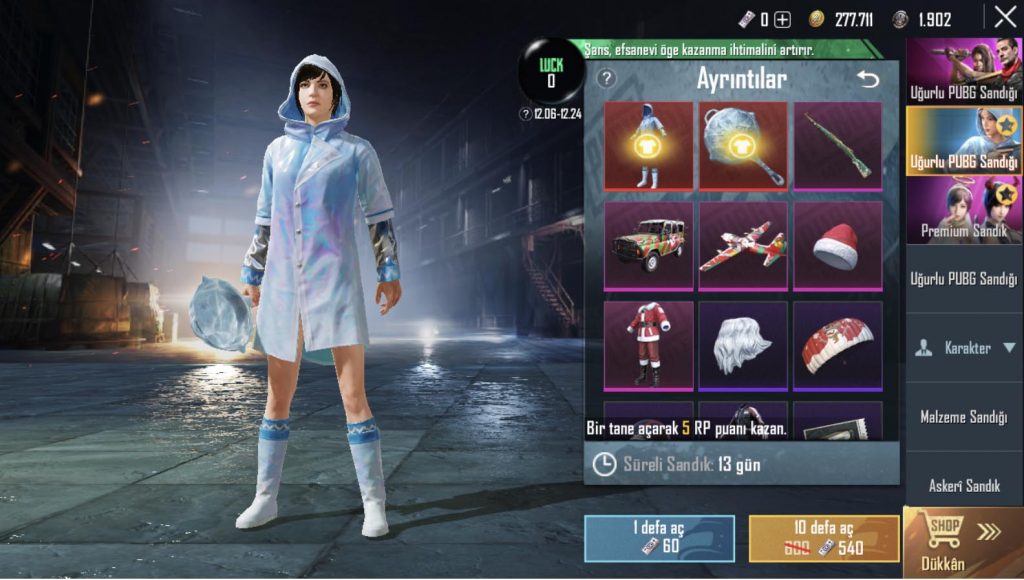Switch to the Askerî Sandık tab
Viewport: 1024px width, 580px height.
pos(964,486)
